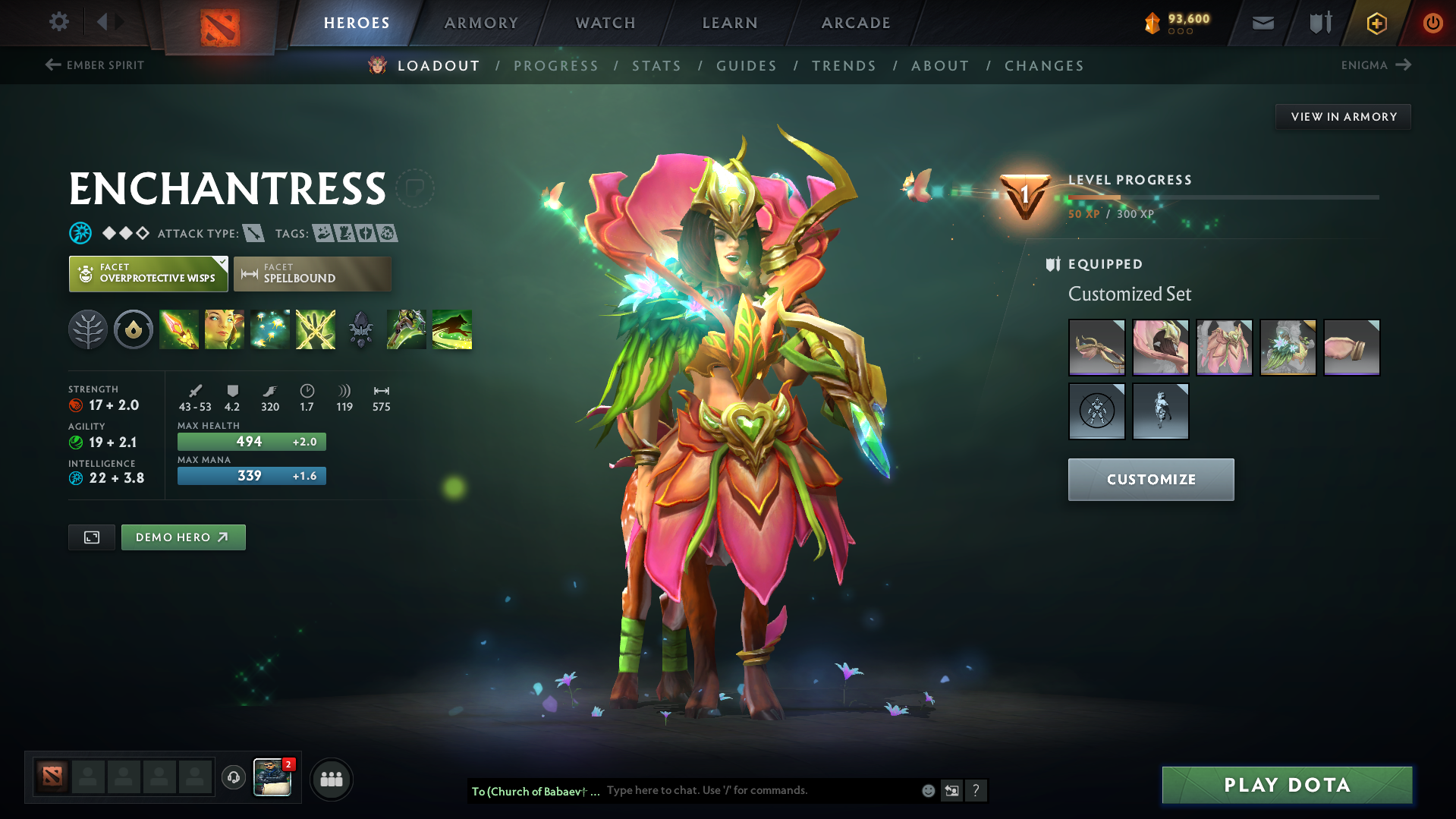Open the emoticon picker in chat
The width and height of the screenshot is (1456, 819).
click(928, 790)
